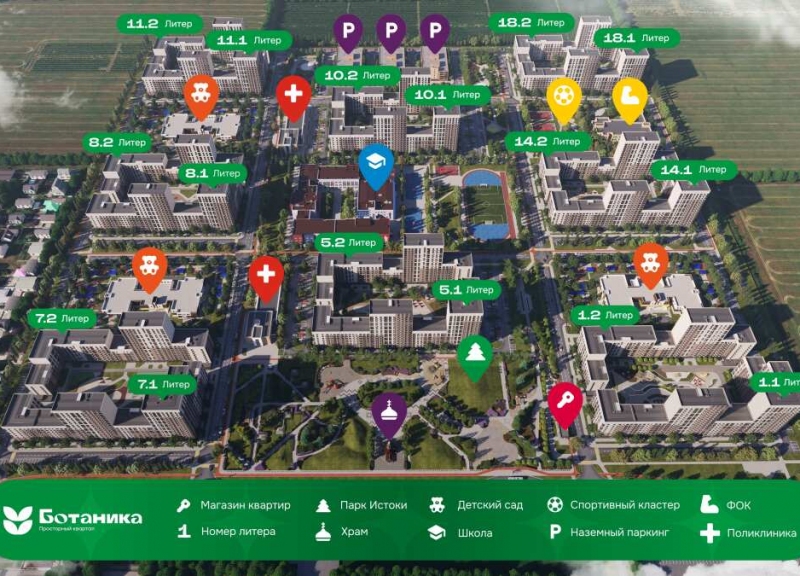Choose the Детский сад legend entry
Viewport: 800px width, 576px height.
coord(480,505)
